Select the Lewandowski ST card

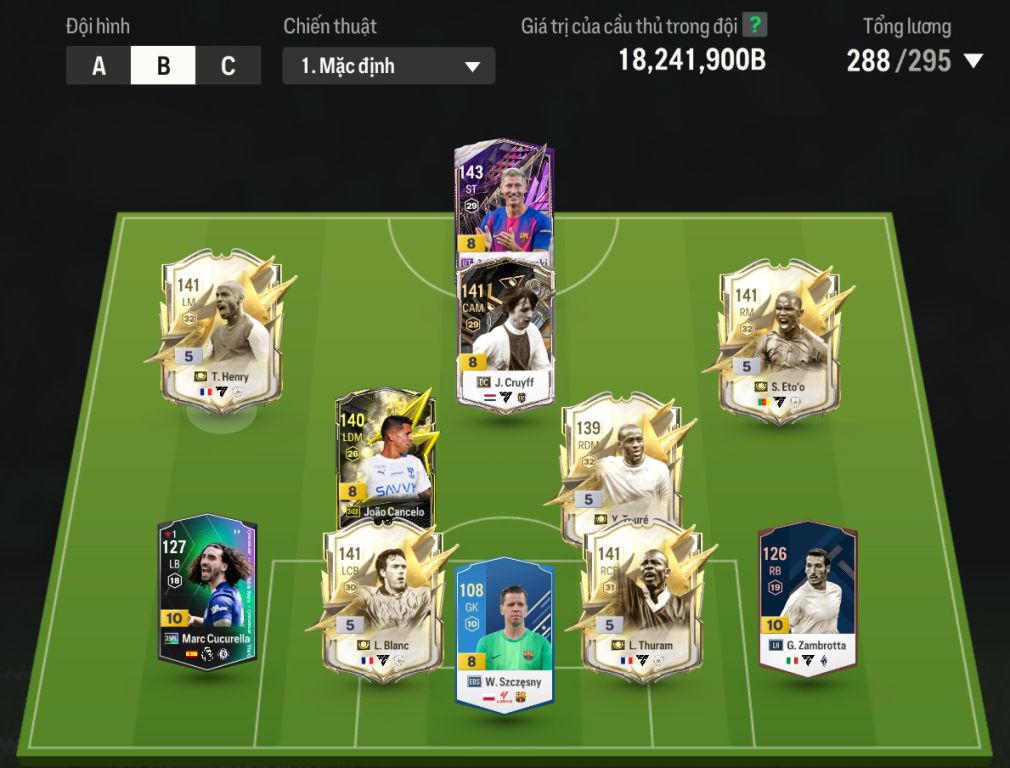[504, 200]
